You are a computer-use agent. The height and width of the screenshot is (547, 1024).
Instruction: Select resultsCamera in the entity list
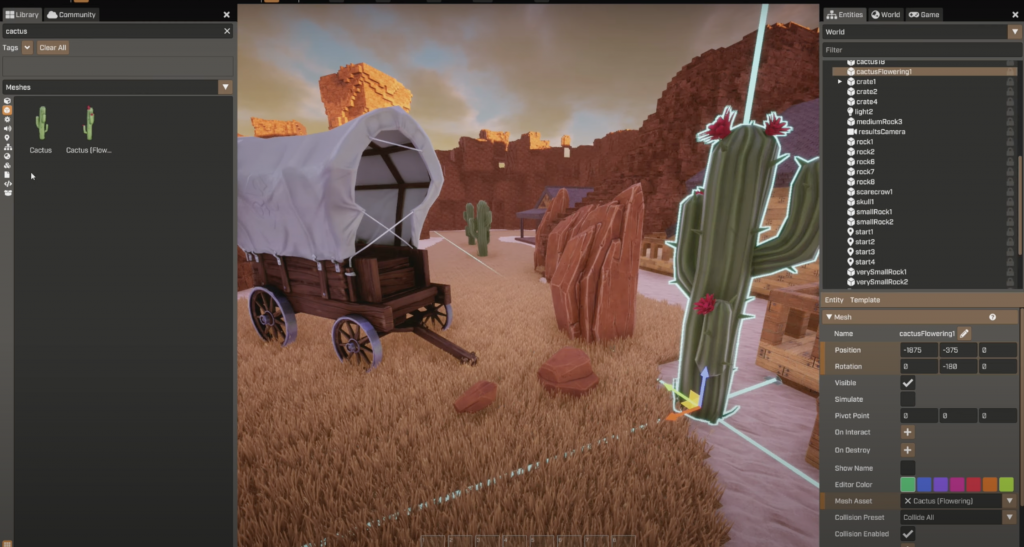pos(880,132)
